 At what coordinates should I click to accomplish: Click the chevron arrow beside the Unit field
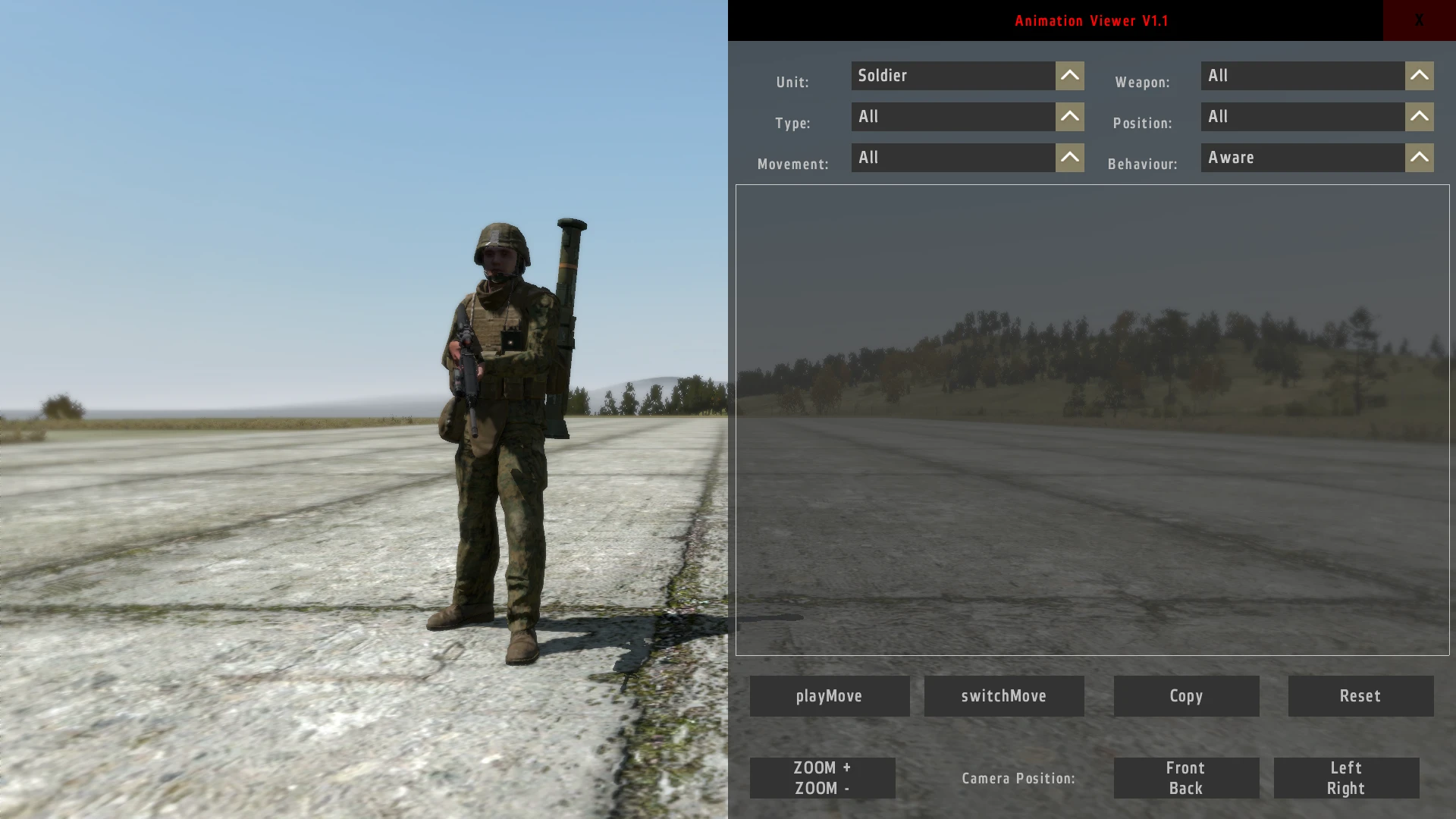[1069, 75]
